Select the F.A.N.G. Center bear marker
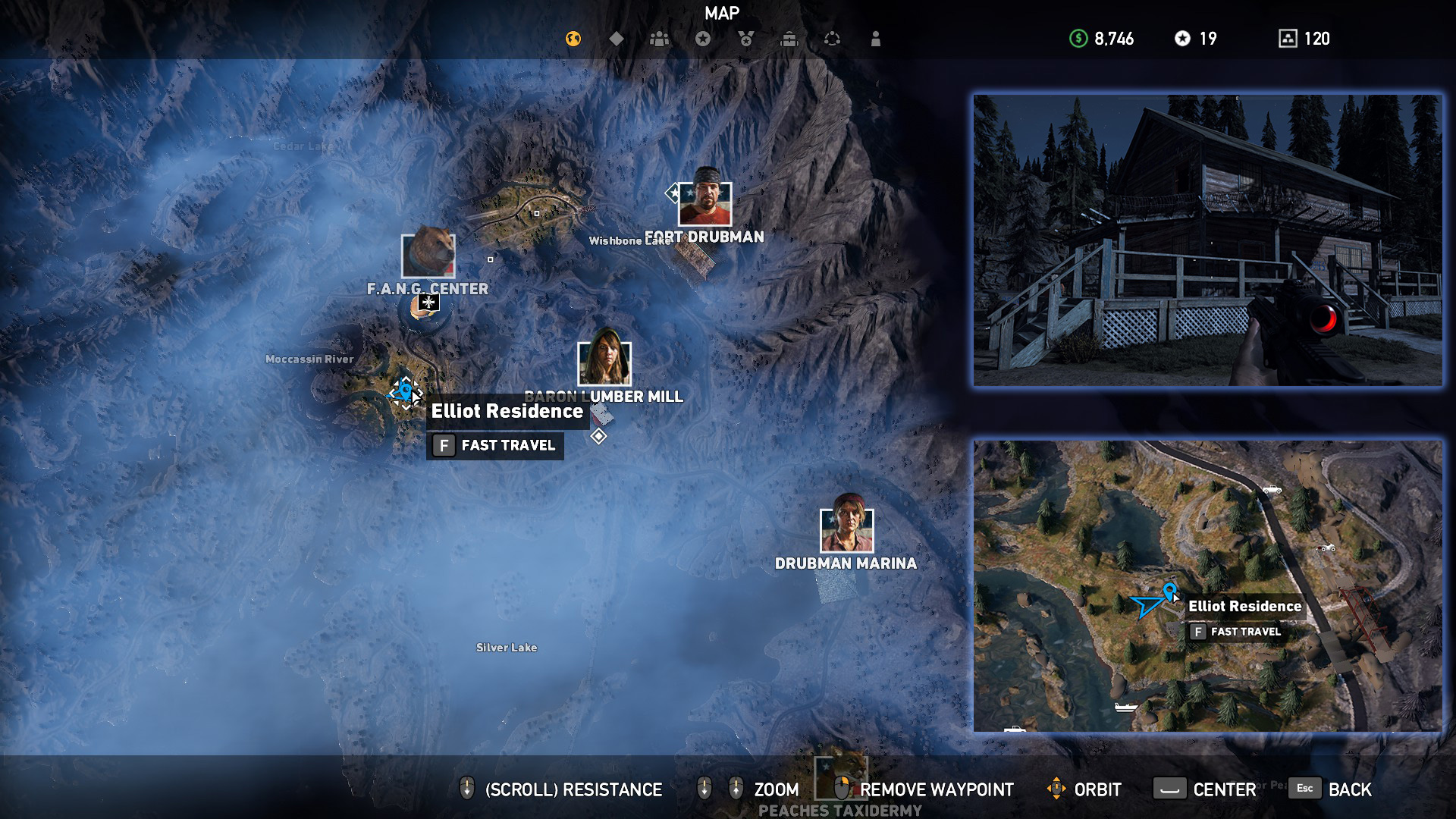1456x819 pixels. [x=427, y=257]
